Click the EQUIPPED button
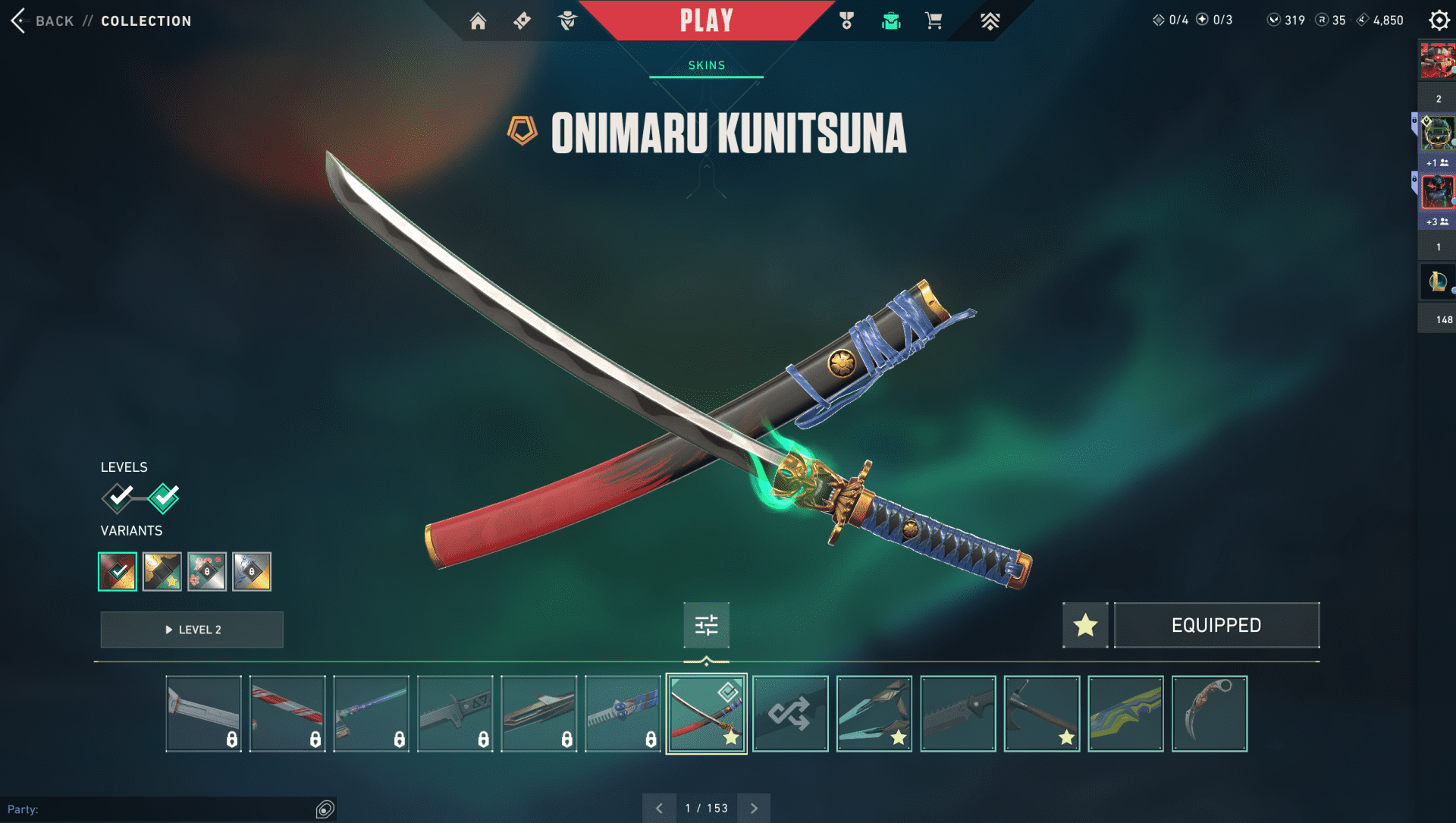 click(x=1216, y=625)
